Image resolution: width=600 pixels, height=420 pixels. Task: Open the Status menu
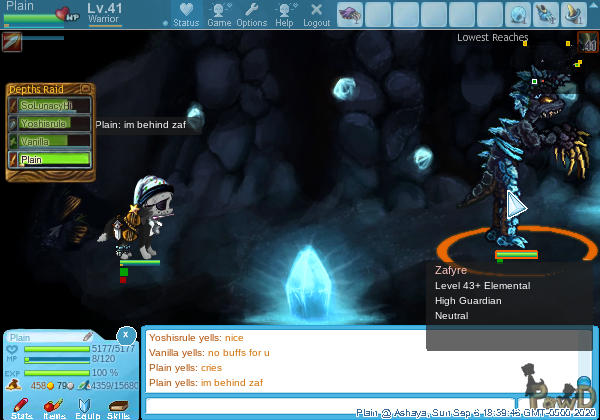click(x=185, y=14)
